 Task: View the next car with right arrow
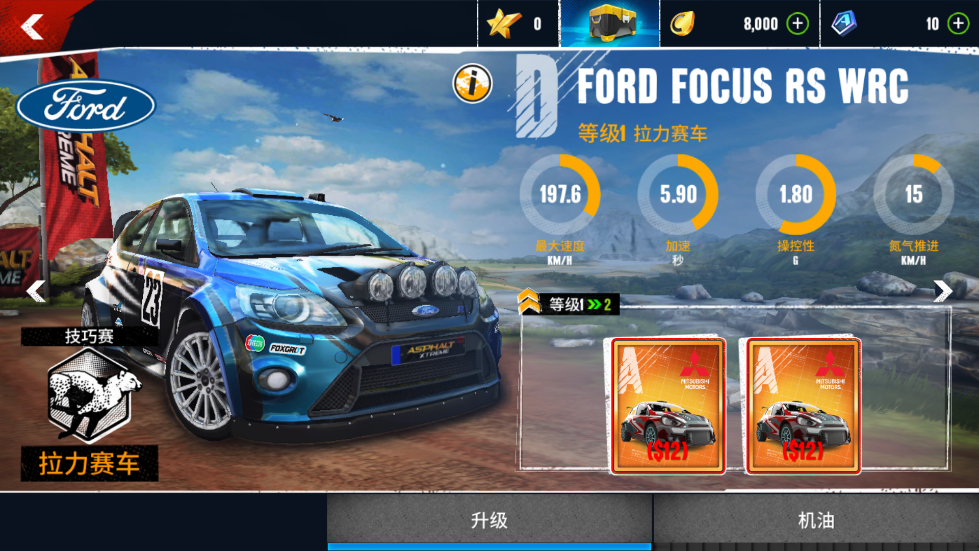pyautogui.click(x=942, y=291)
